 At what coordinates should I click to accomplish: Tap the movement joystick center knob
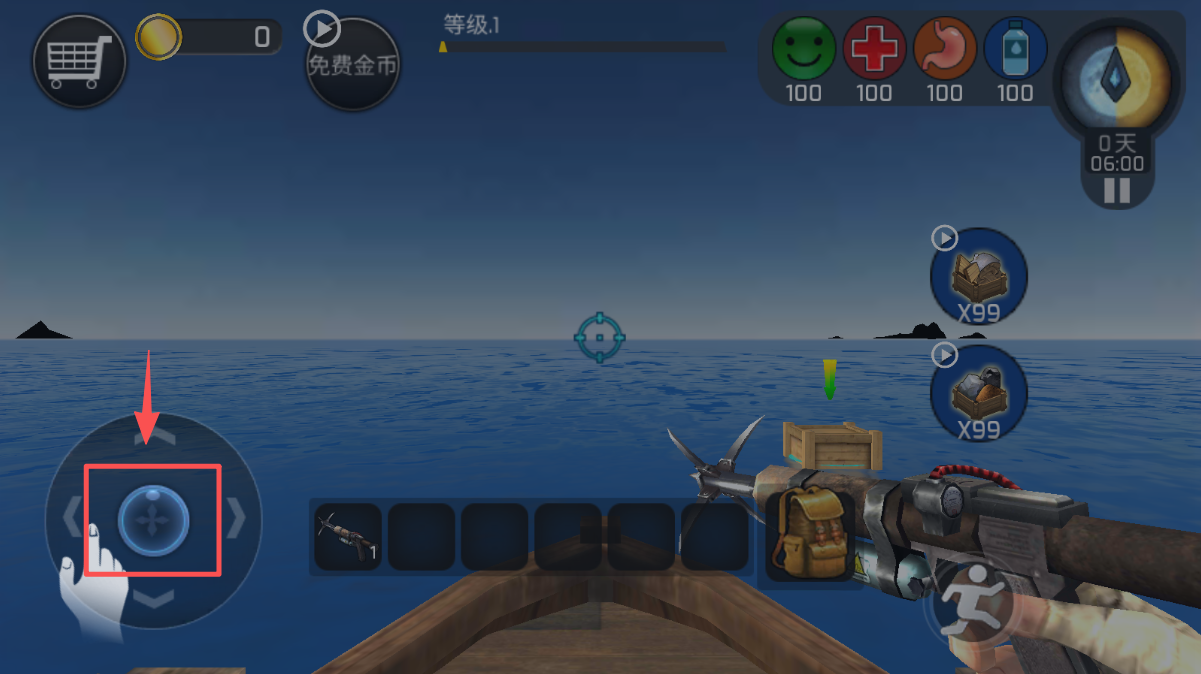153,521
